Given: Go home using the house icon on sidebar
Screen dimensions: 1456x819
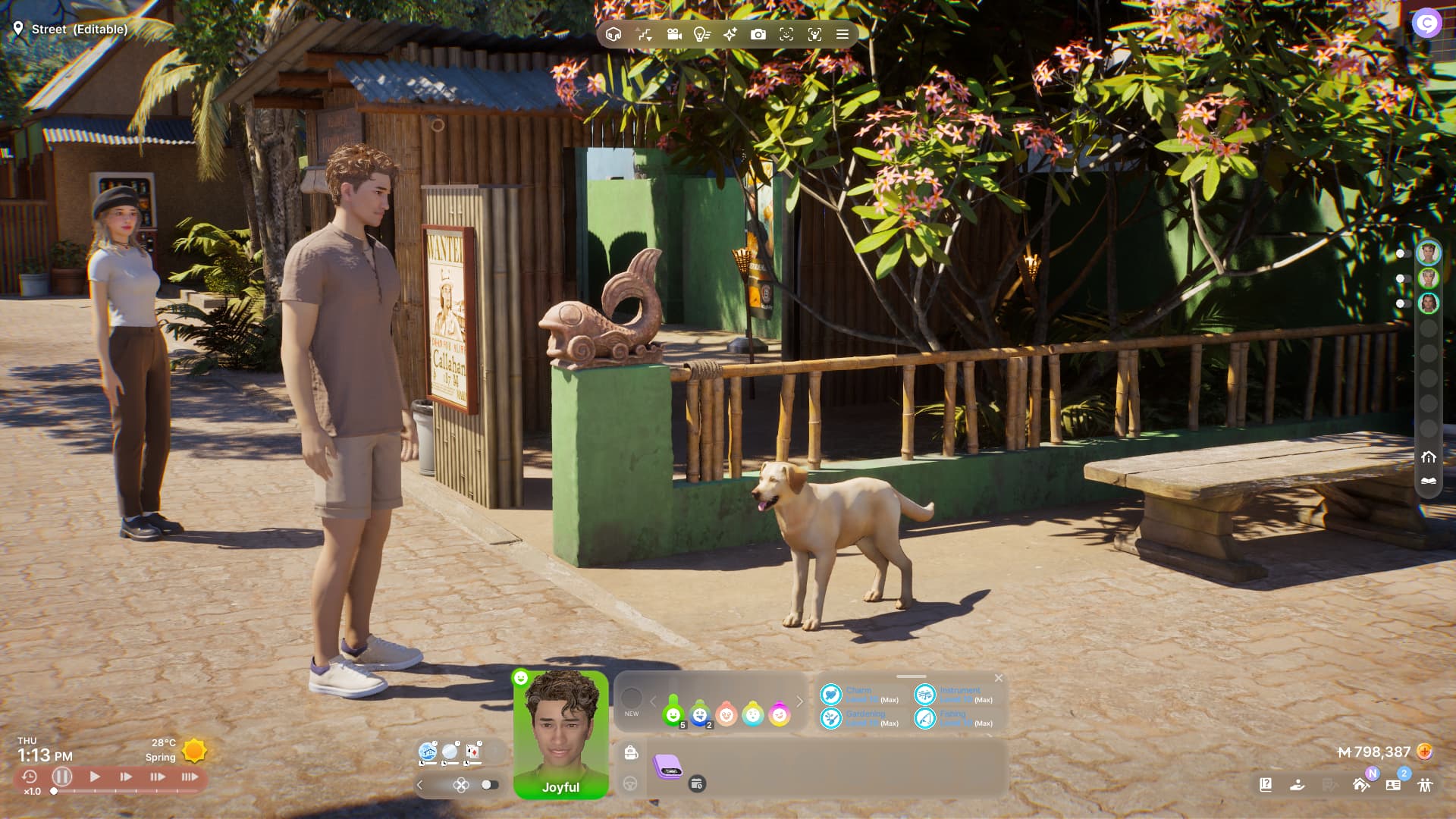Looking at the screenshot, I should pyautogui.click(x=1429, y=457).
